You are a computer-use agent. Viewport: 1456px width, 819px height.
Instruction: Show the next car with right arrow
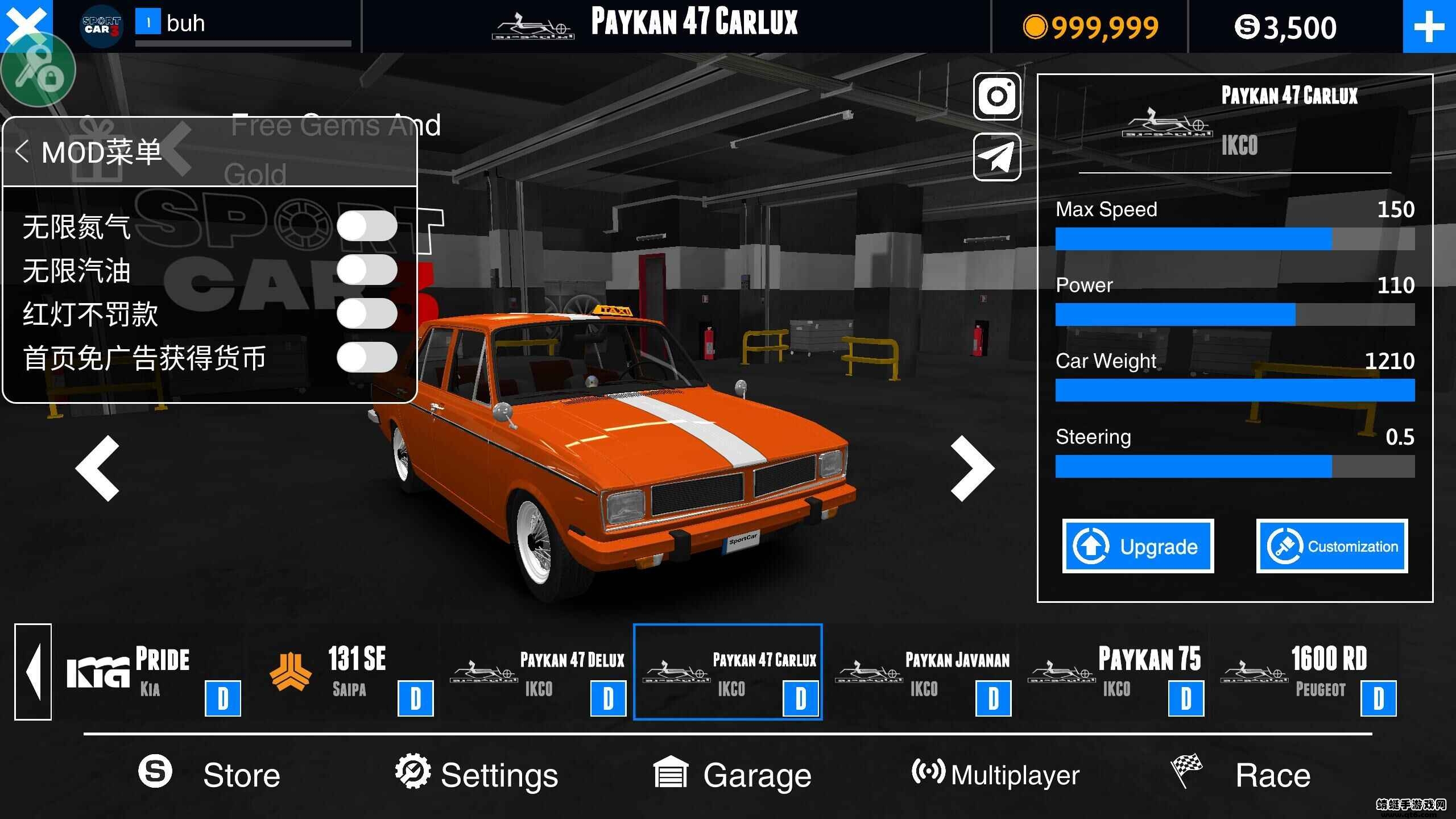[x=972, y=469]
